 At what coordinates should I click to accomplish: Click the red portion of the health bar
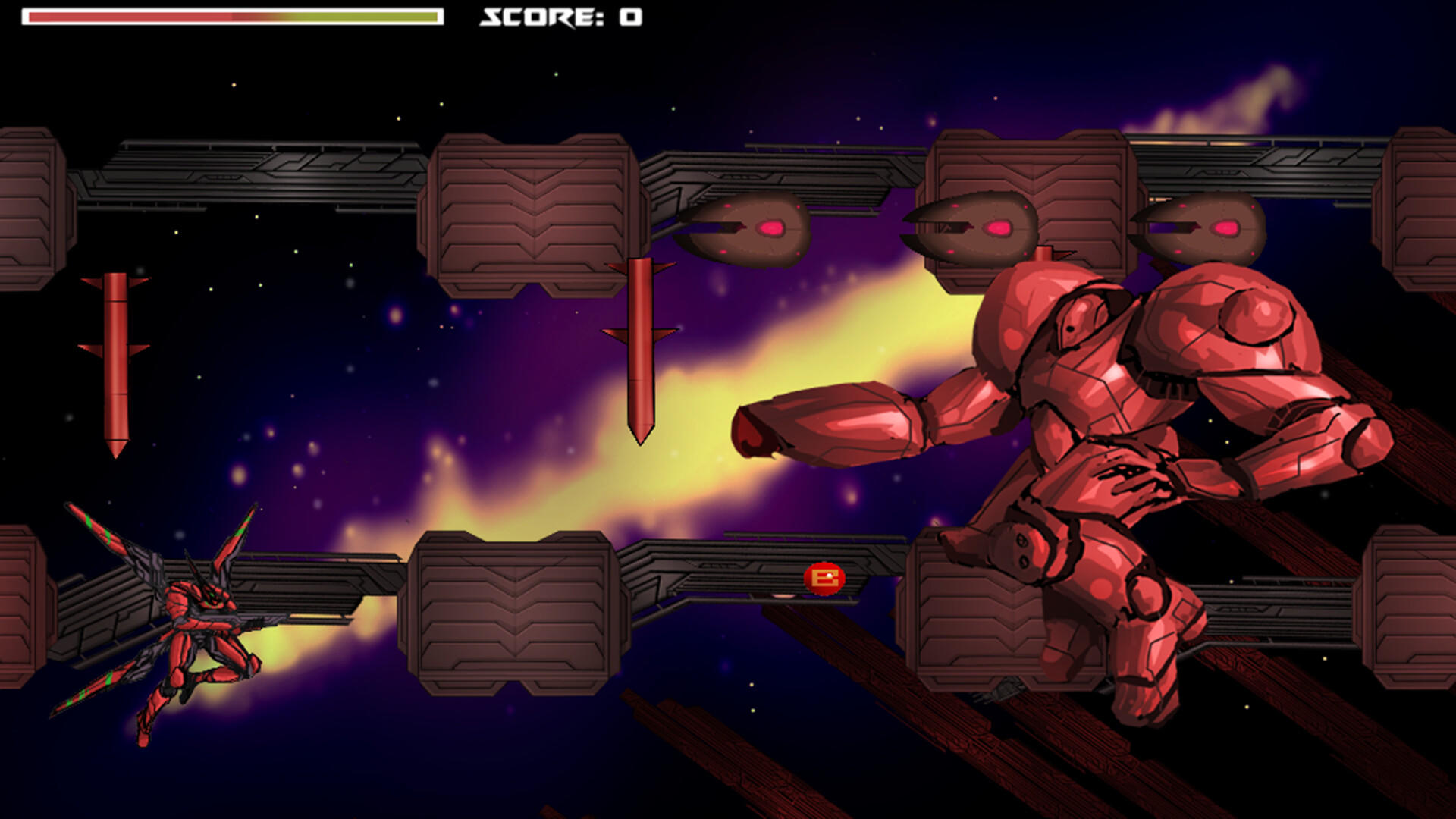[x=129, y=16]
